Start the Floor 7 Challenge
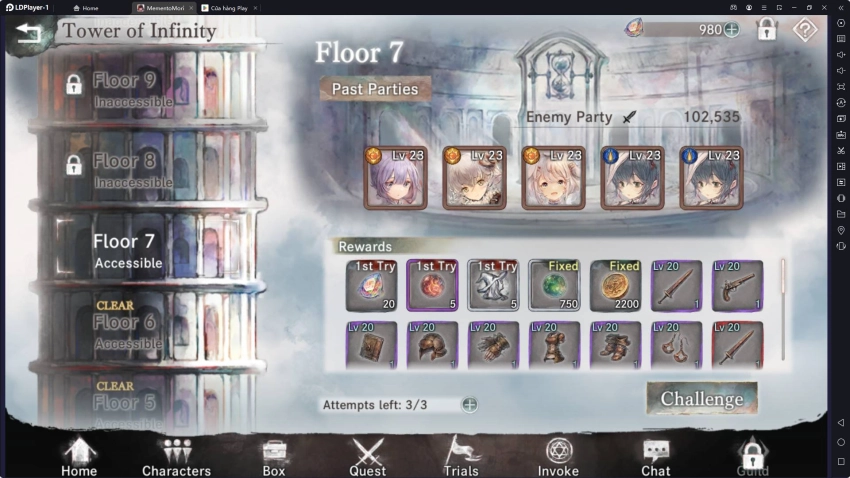Screen dimensions: 850x478 [702, 398]
